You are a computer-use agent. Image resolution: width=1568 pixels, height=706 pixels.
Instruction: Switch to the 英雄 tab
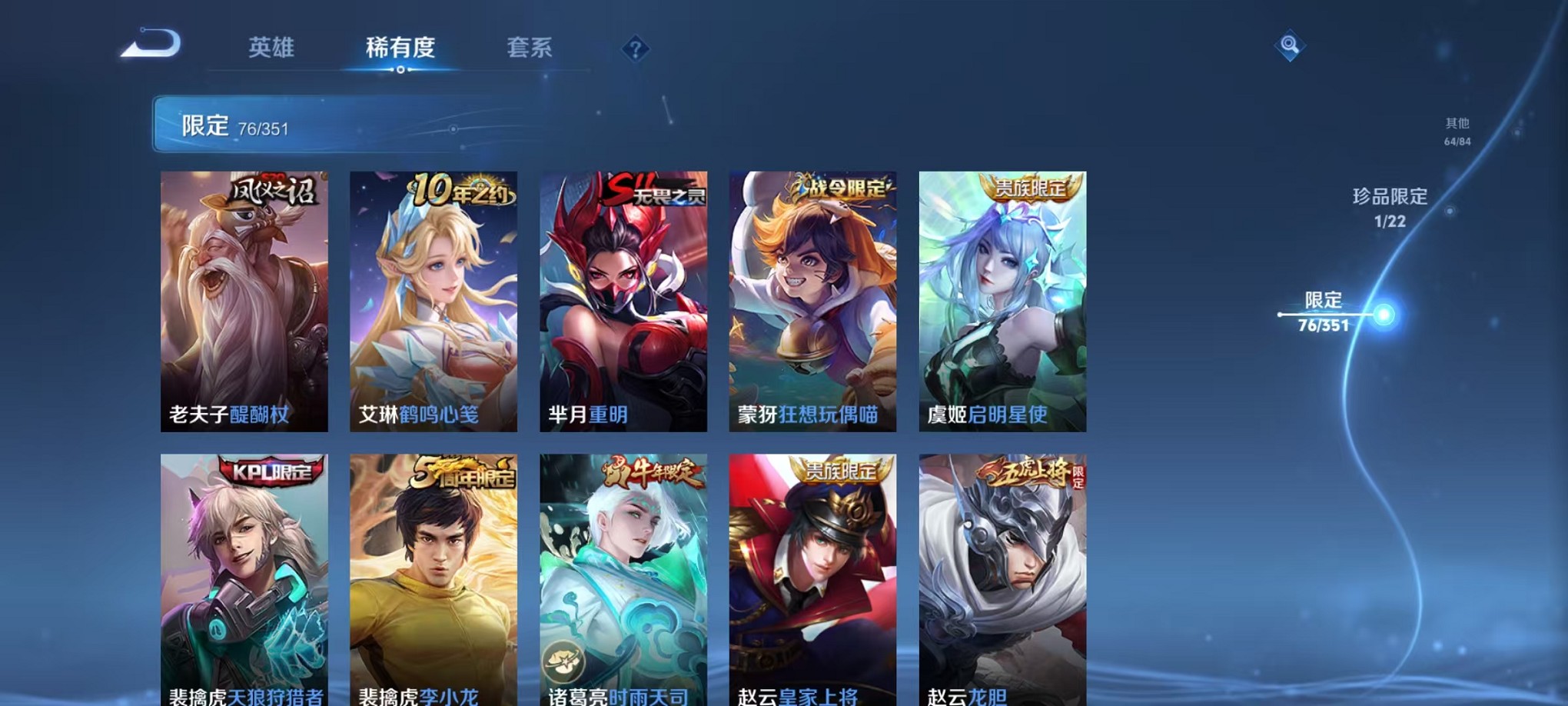(269, 48)
